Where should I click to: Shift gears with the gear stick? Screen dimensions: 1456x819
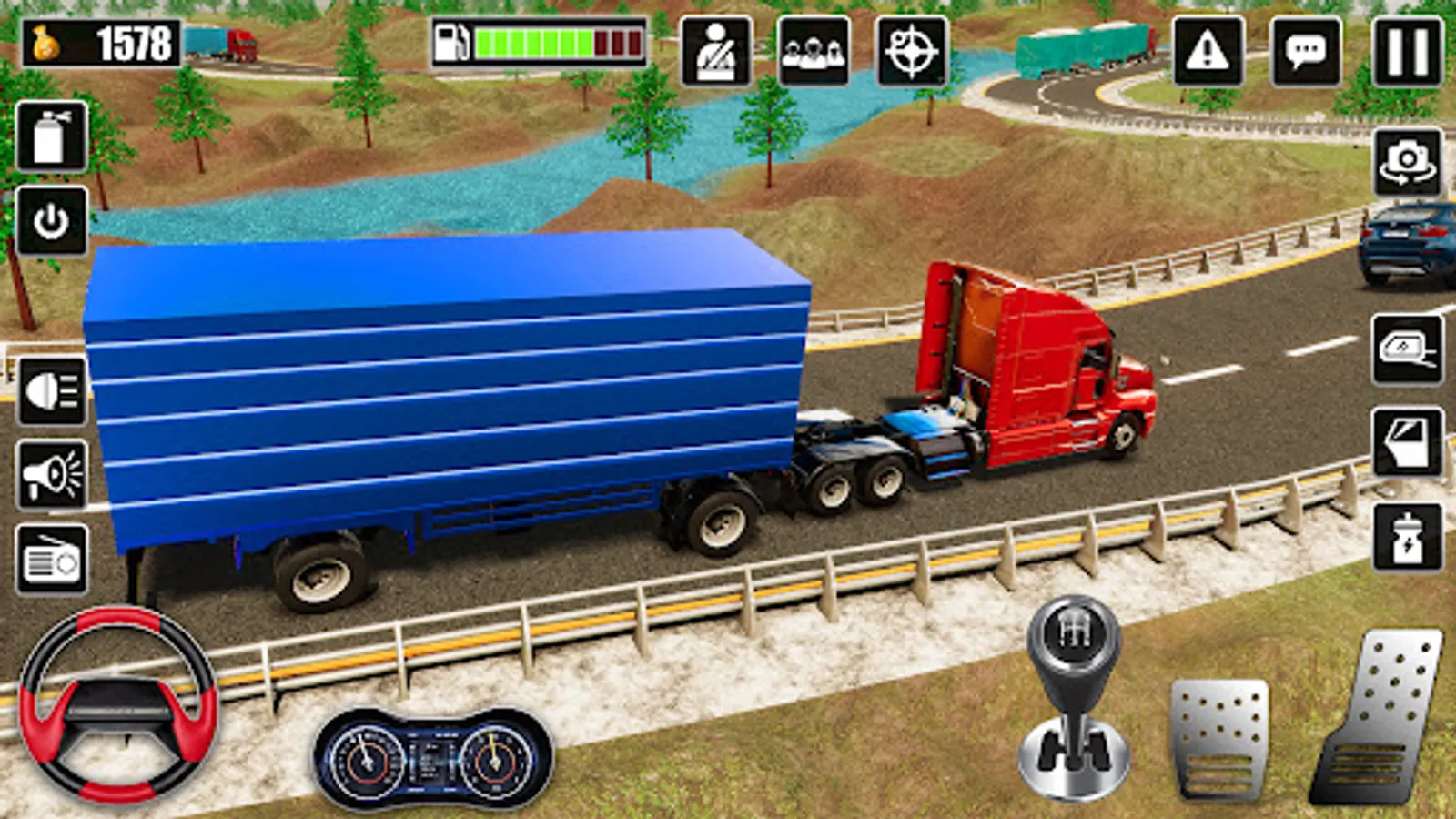(1074, 696)
